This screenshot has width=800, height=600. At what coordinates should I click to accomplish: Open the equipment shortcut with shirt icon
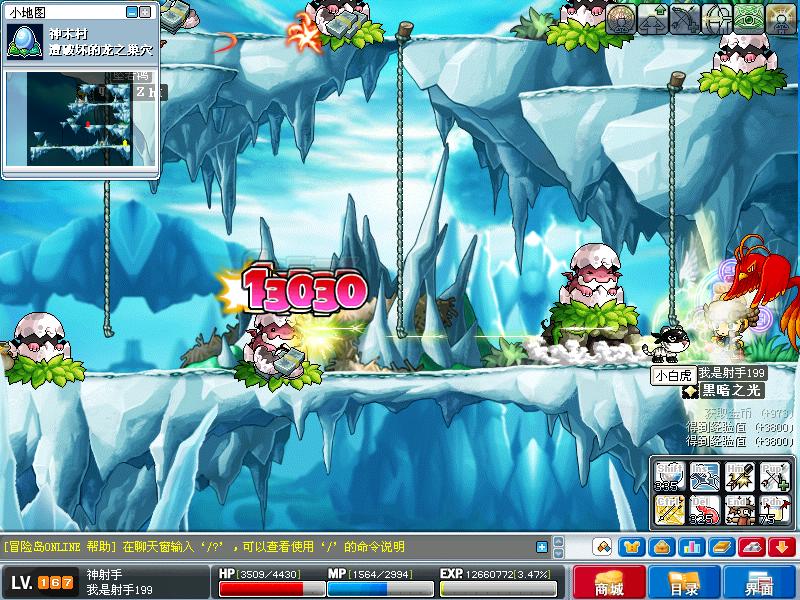tap(631, 547)
